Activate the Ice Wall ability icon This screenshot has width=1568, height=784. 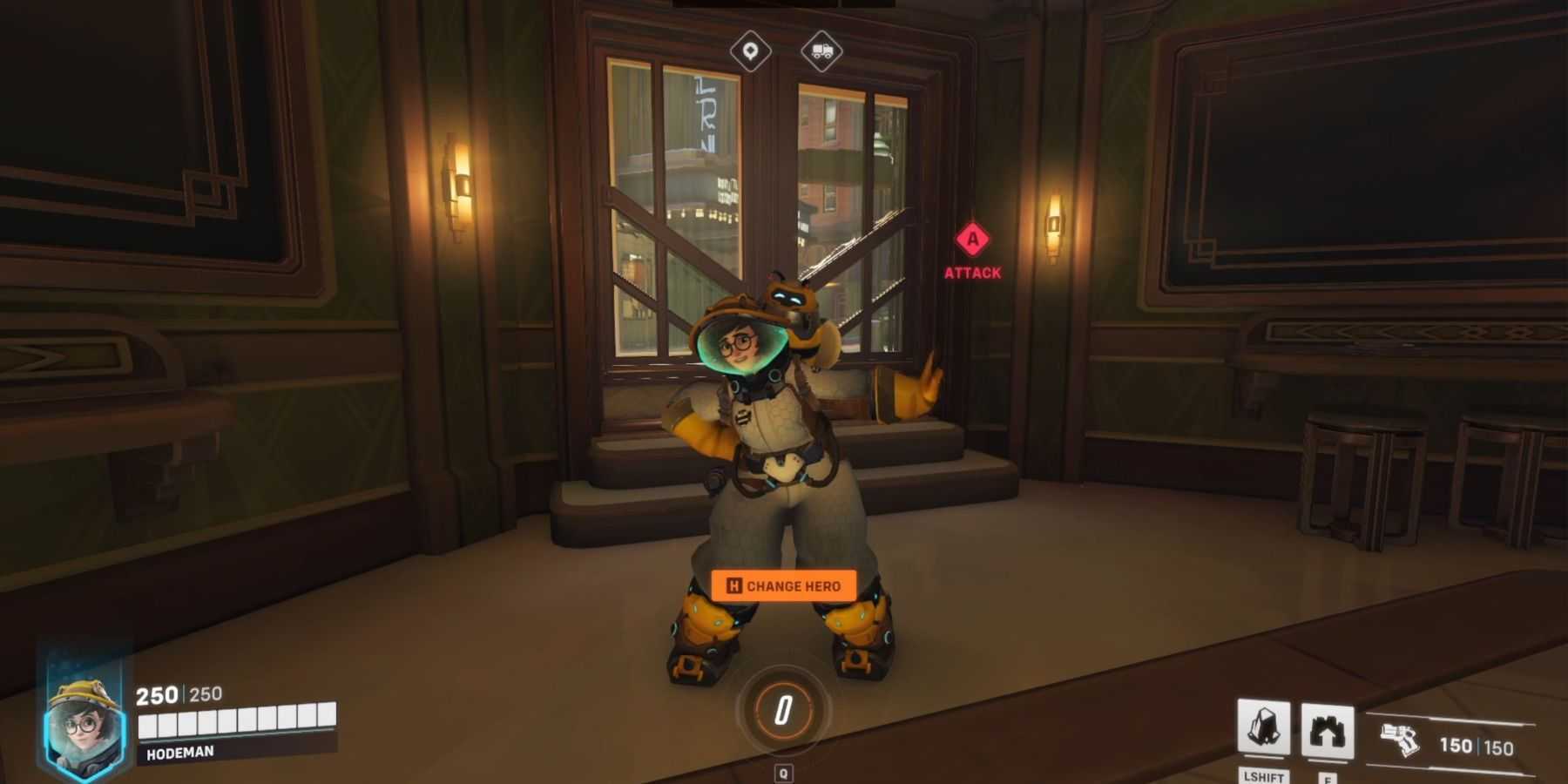[x=1327, y=731]
